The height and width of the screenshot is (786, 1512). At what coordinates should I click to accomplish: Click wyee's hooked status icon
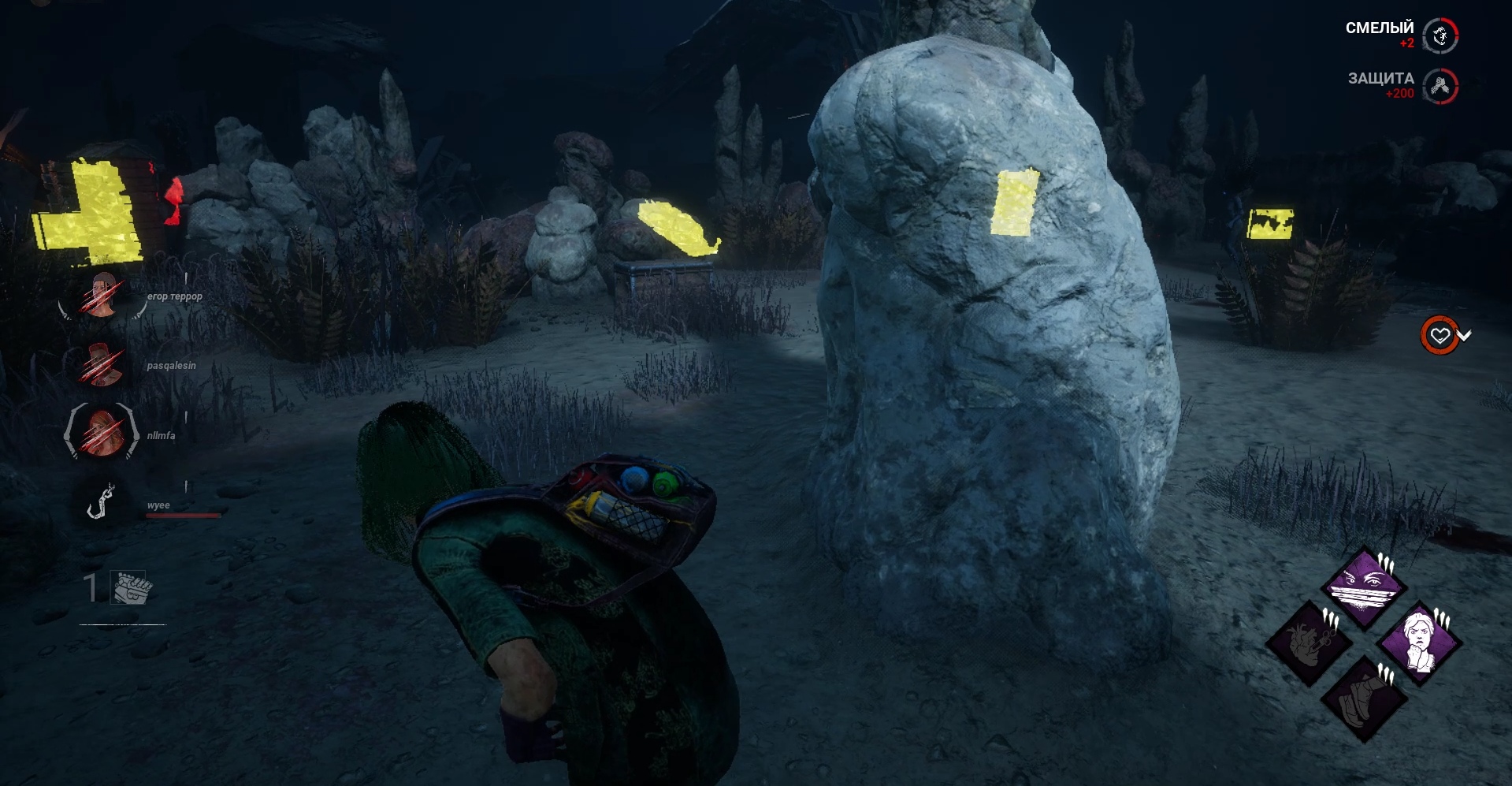pyautogui.click(x=100, y=501)
